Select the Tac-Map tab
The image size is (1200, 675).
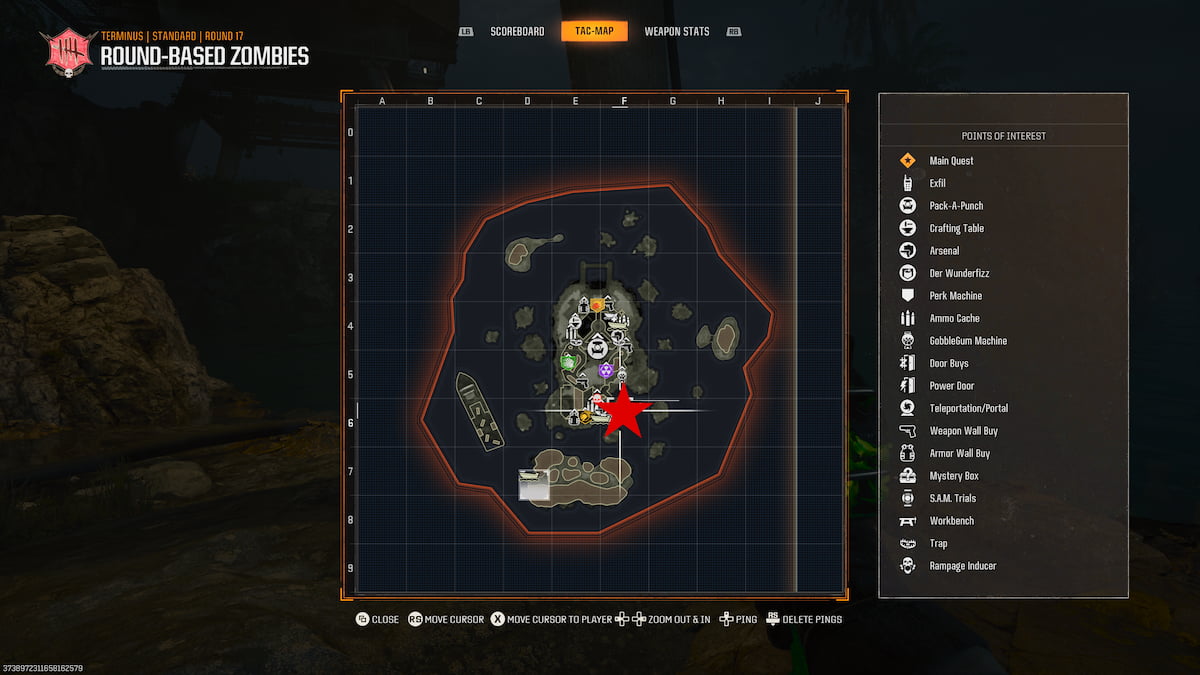pyautogui.click(x=594, y=32)
